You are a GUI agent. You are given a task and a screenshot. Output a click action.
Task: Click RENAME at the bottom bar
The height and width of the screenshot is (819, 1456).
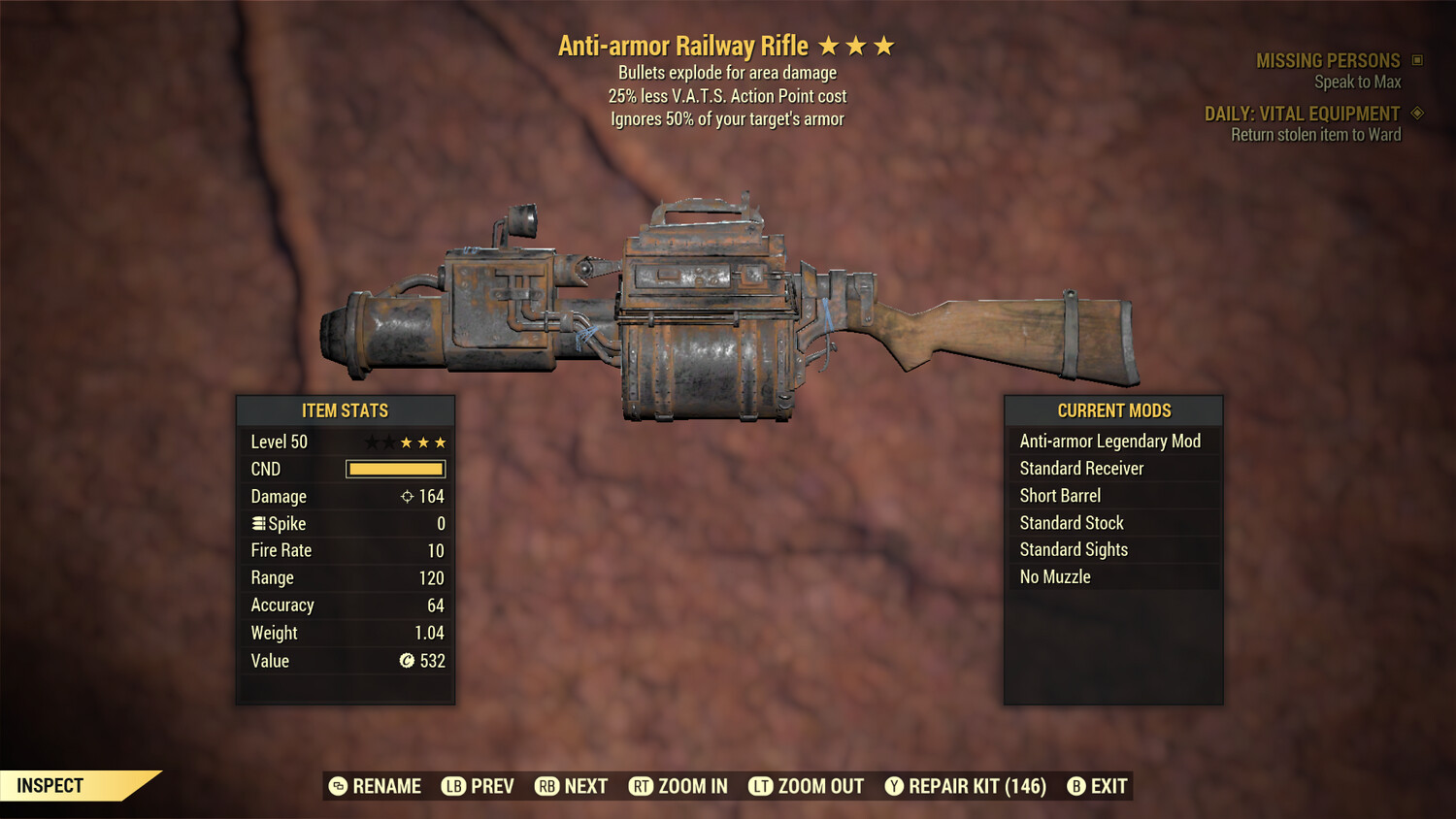pos(379,786)
